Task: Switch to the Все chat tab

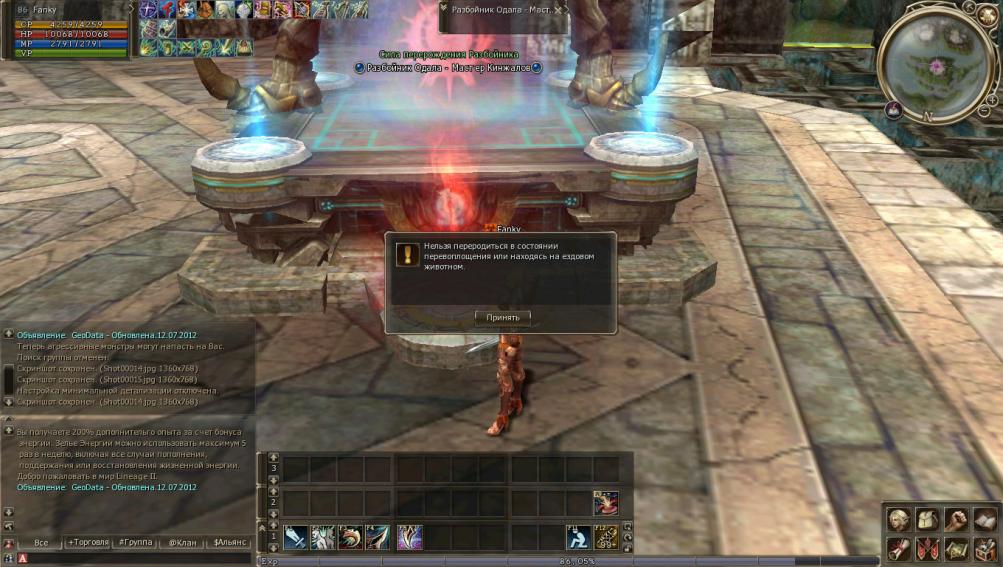Action: [41, 542]
